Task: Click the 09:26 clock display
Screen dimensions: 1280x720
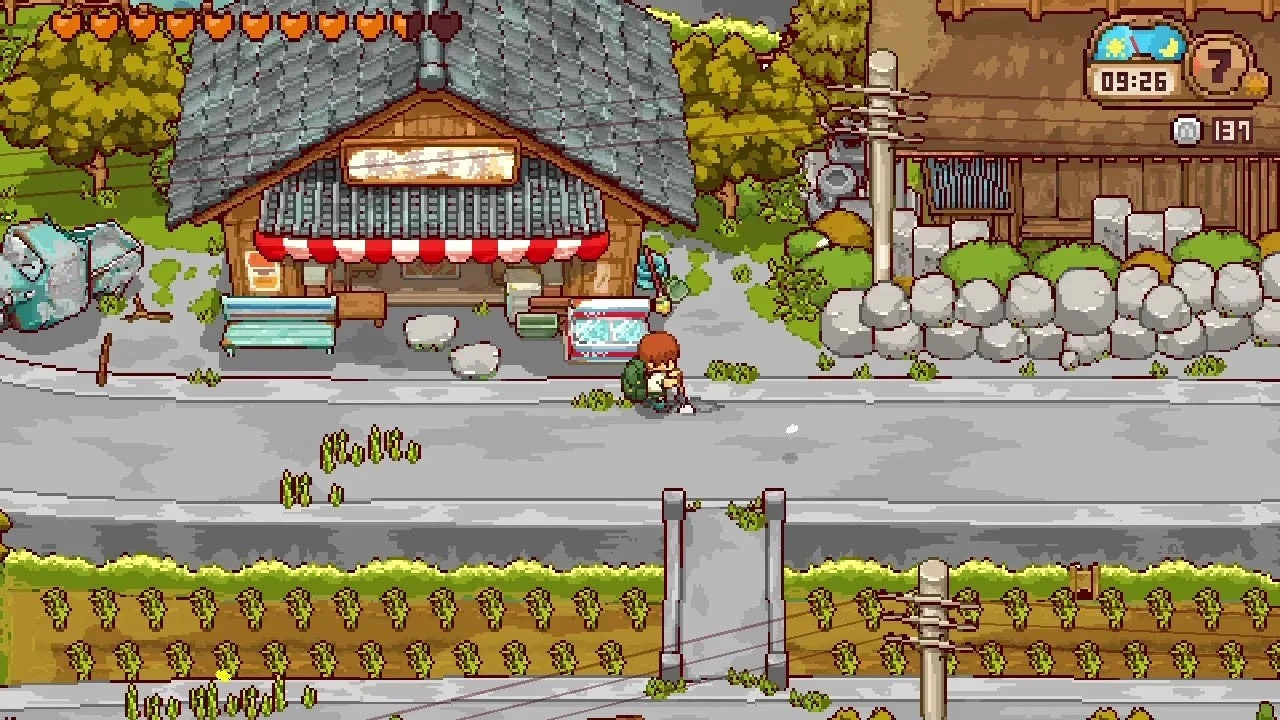Action: pyautogui.click(x=1134, y=82)
